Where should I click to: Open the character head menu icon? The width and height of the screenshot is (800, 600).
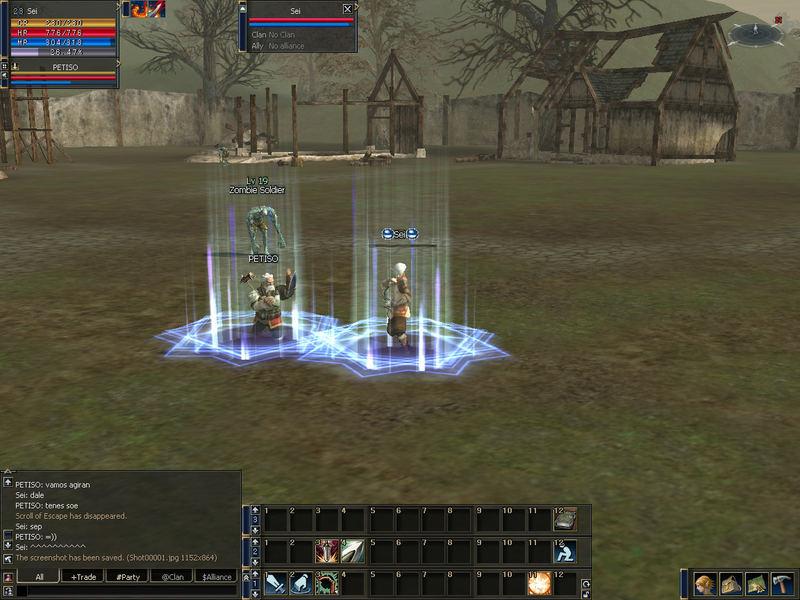click(706, 584)
